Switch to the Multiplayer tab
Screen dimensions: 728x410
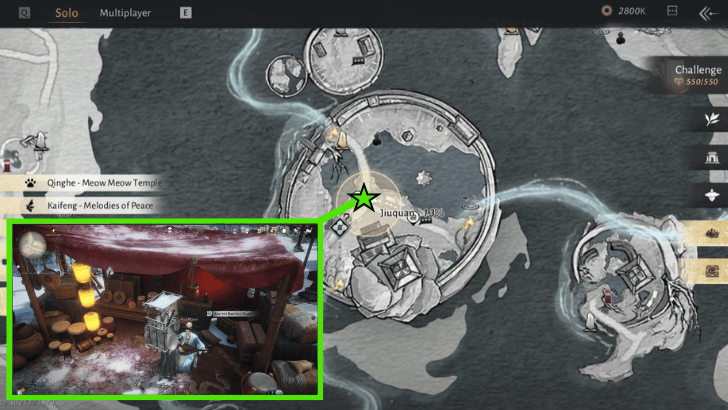click(125, 13)
